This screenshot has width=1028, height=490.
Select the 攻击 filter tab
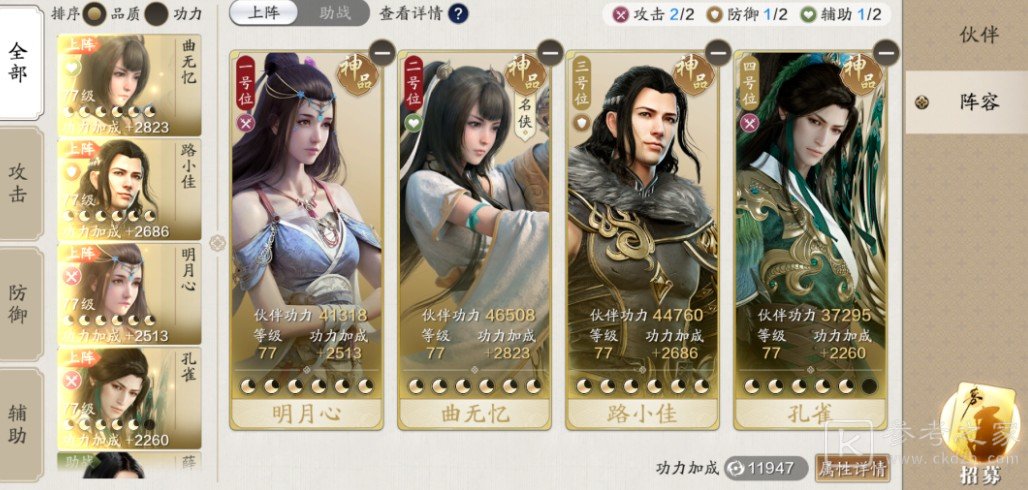19,183
